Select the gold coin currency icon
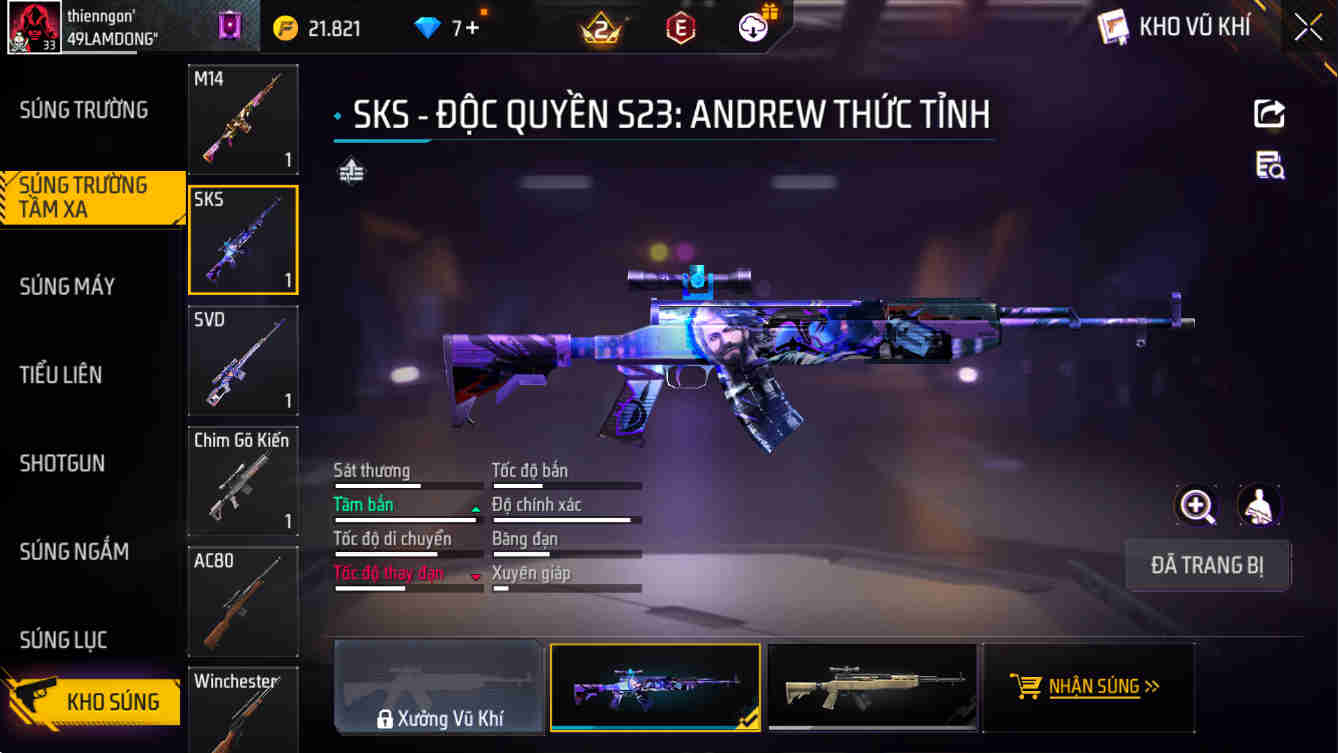 coord(285,27)
